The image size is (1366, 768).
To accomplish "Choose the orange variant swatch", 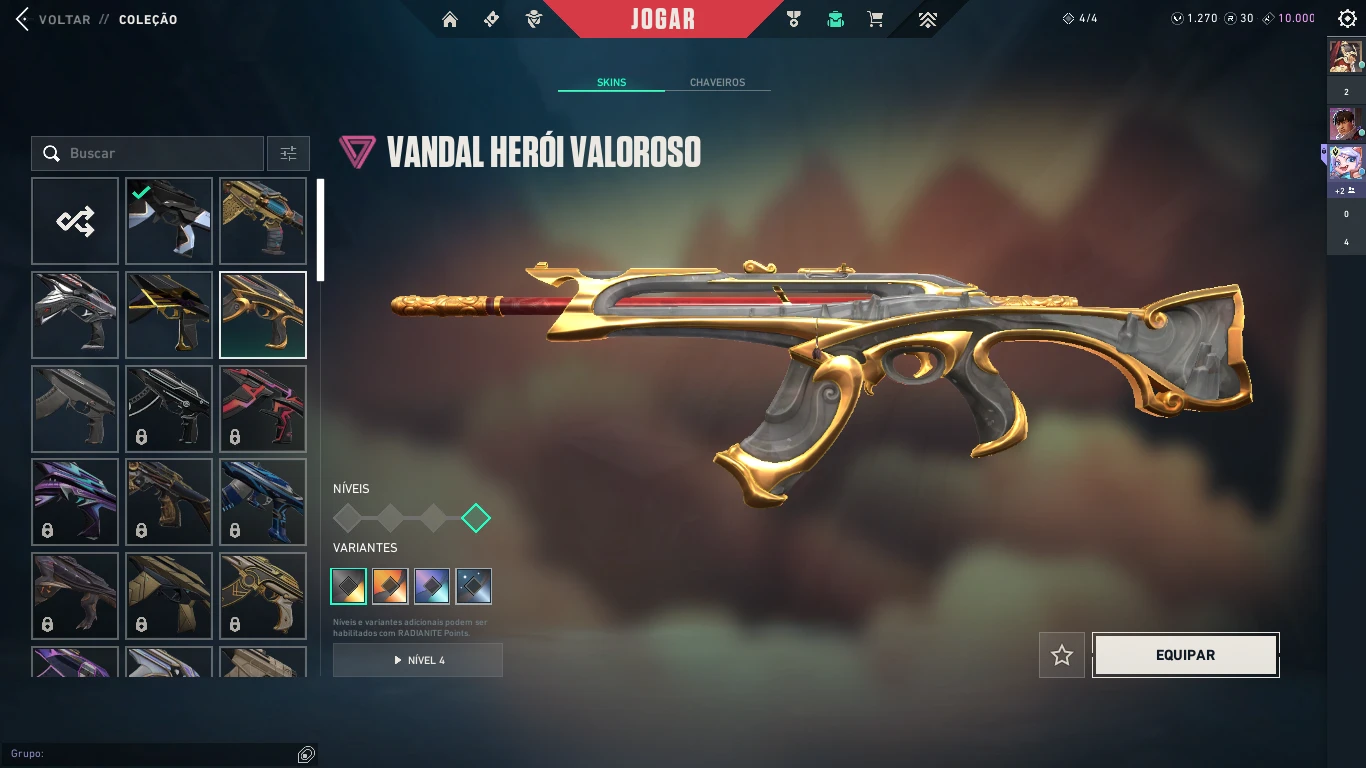I will click(390, 586).
